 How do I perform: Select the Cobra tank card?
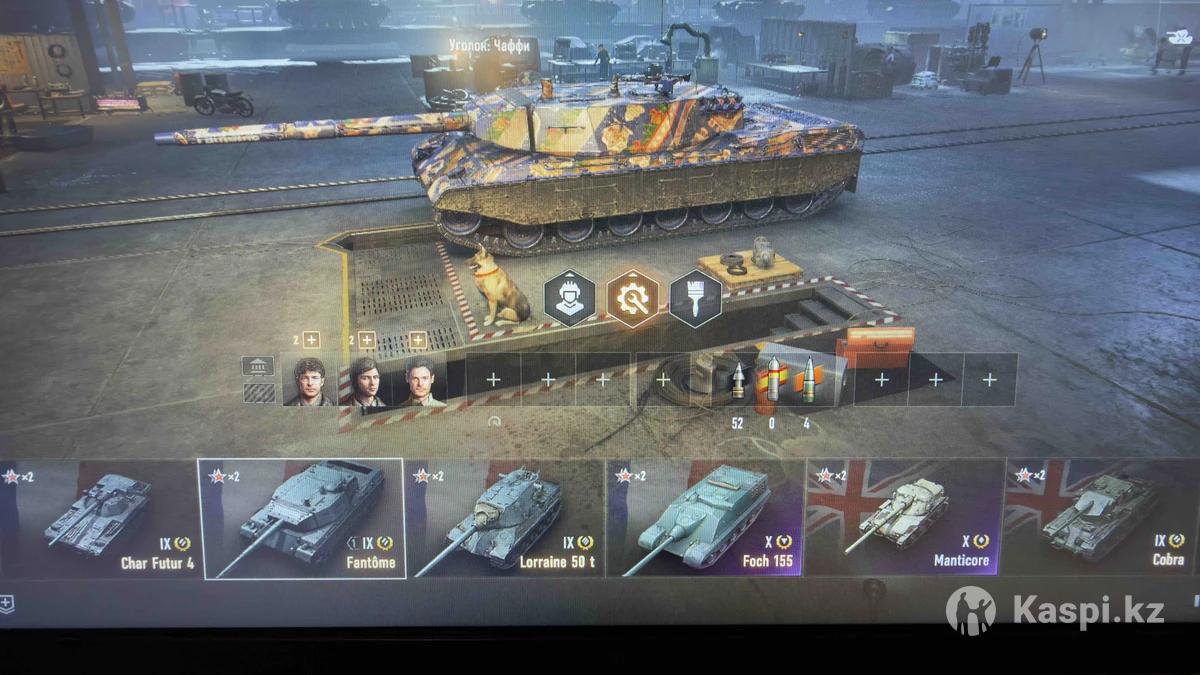[1100, 518]
